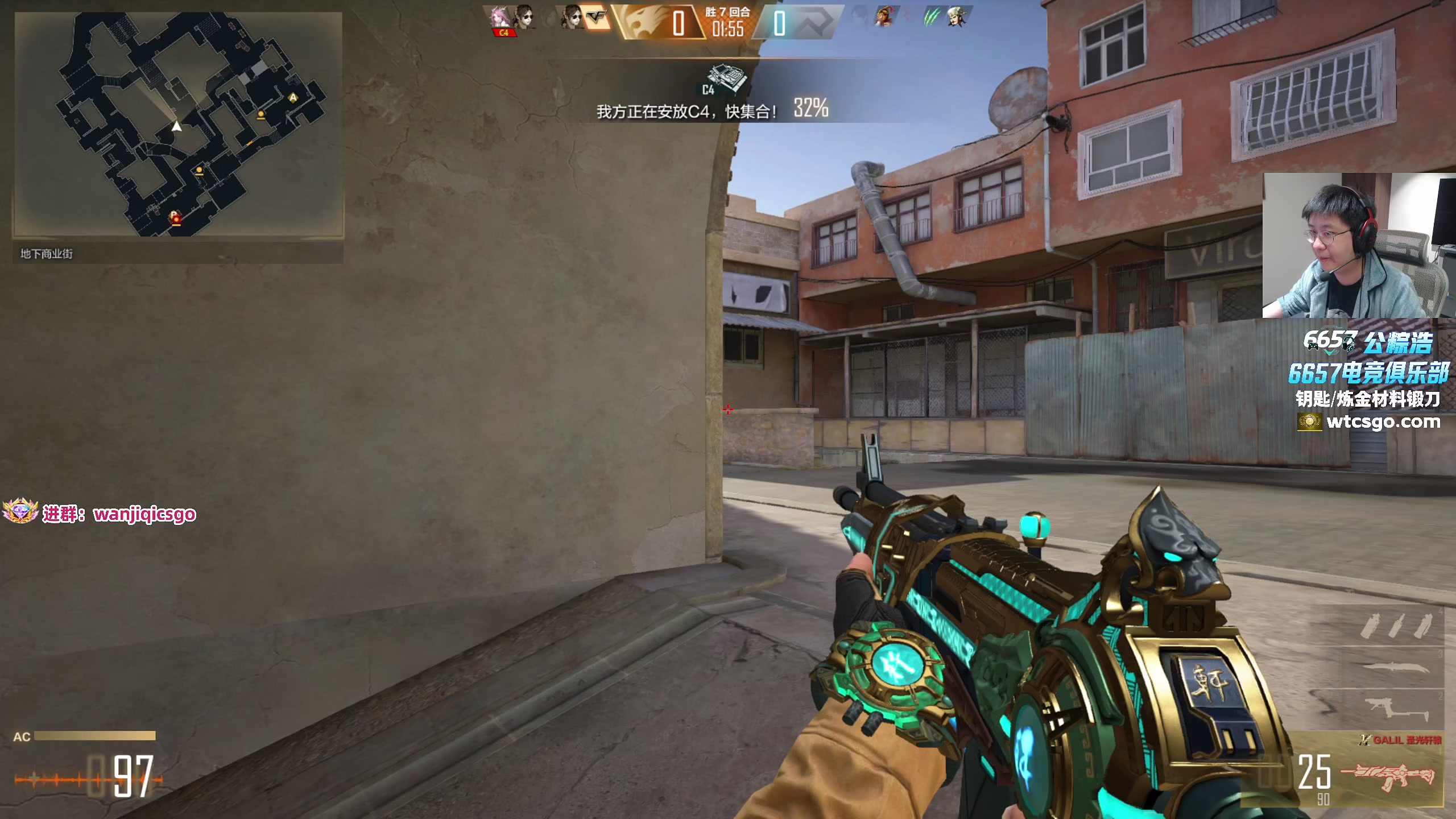
Task: Click the green claw mark enemy icon
Action: pos(930,17)
